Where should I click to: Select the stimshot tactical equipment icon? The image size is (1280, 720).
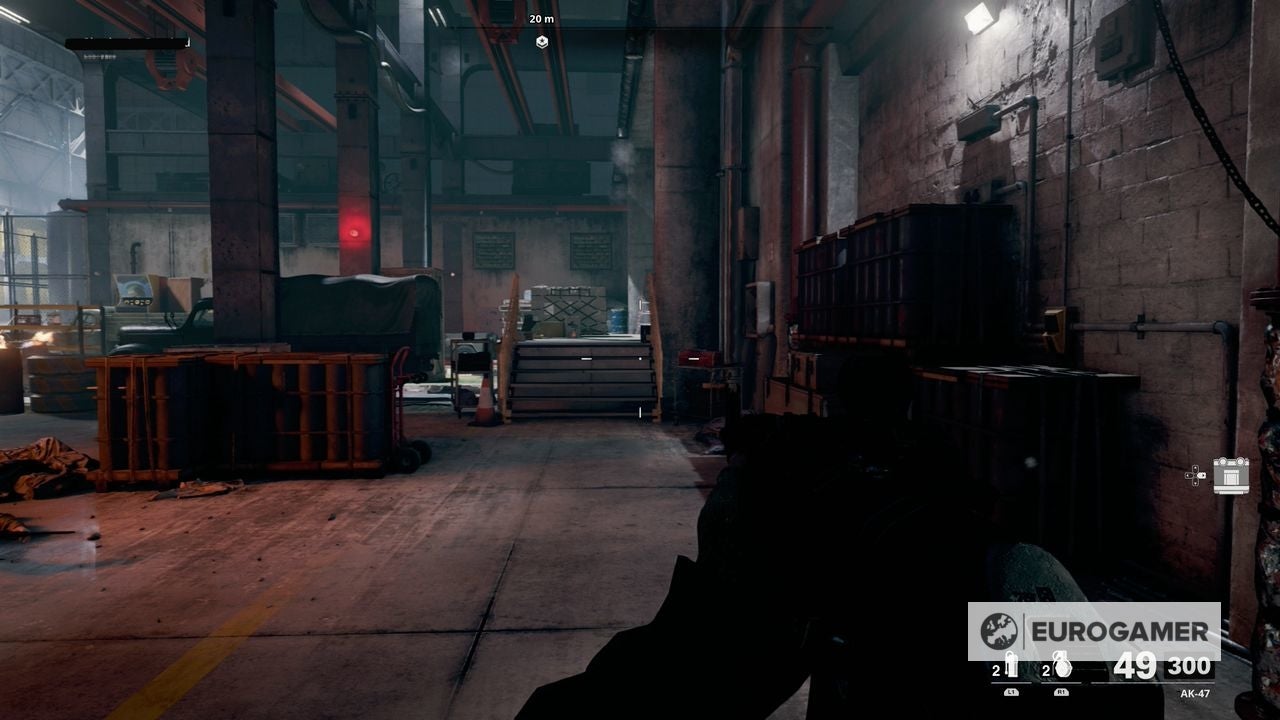[1012, 663]
